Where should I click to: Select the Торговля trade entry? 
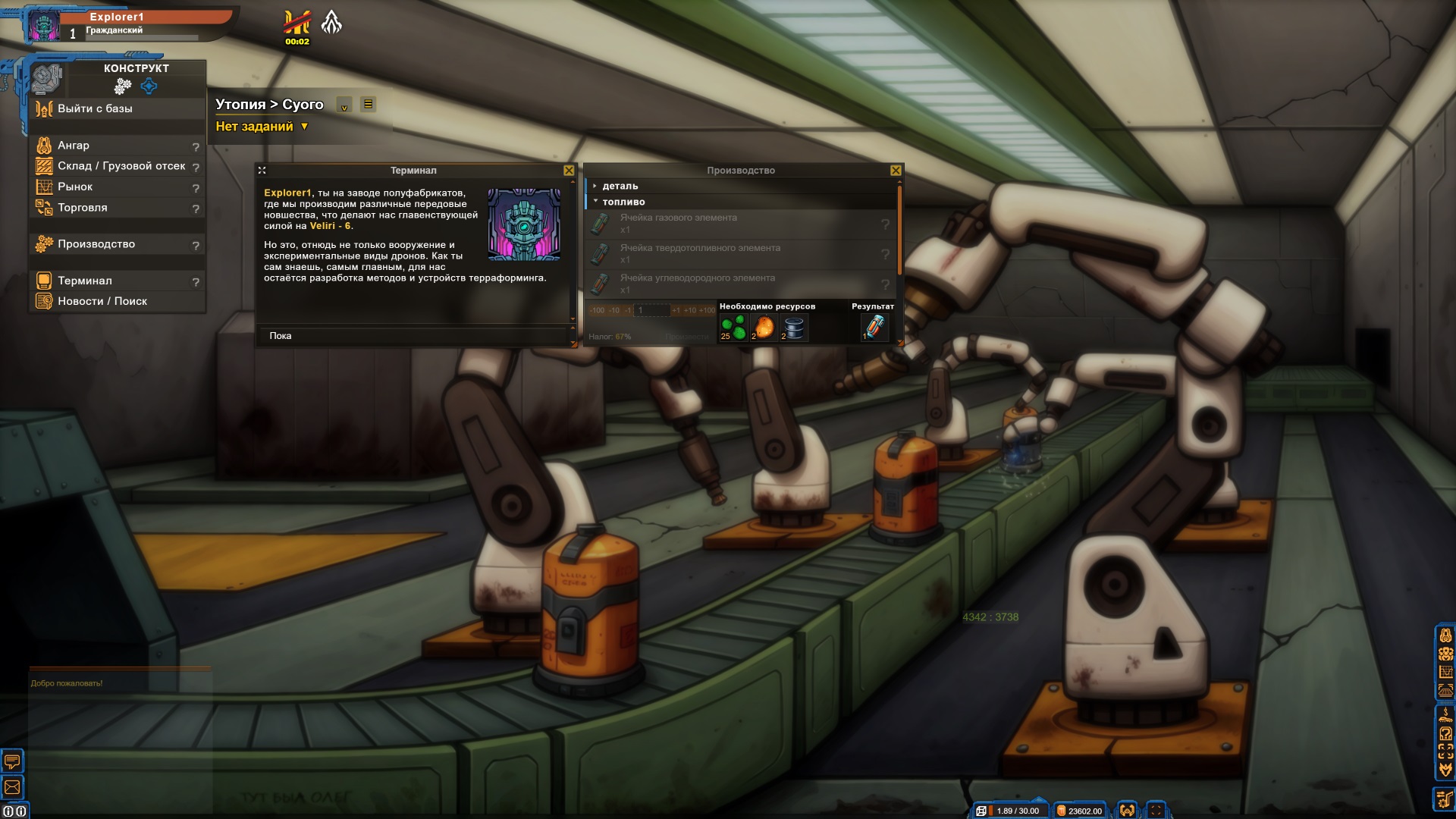83,207
